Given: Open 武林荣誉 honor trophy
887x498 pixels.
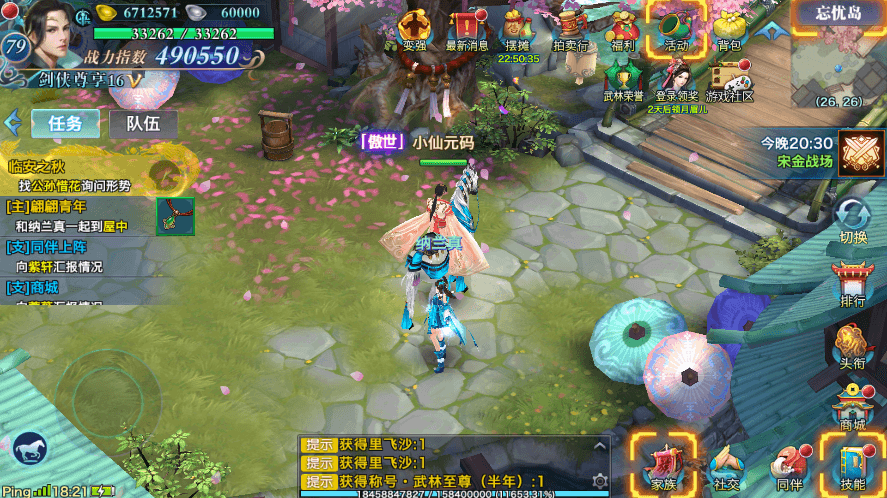Looking at the screenshot, I should (623, 80).
